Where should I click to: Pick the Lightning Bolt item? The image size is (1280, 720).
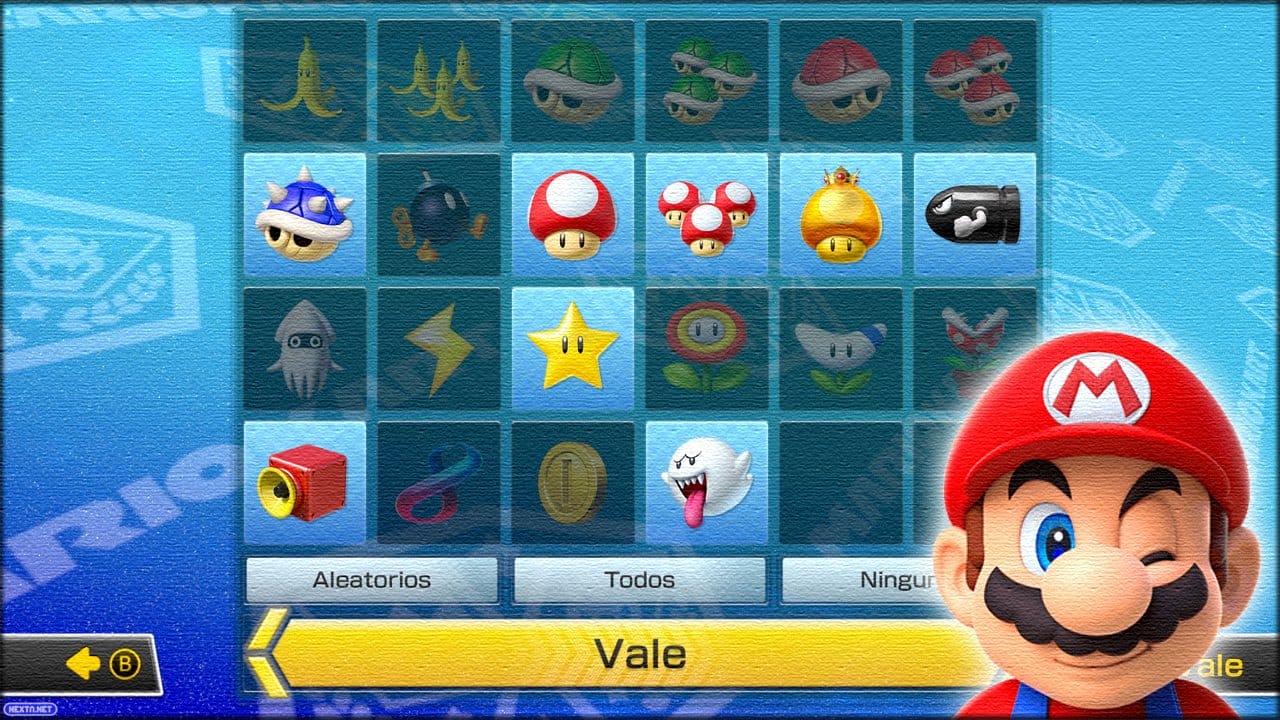click(439, 347)
